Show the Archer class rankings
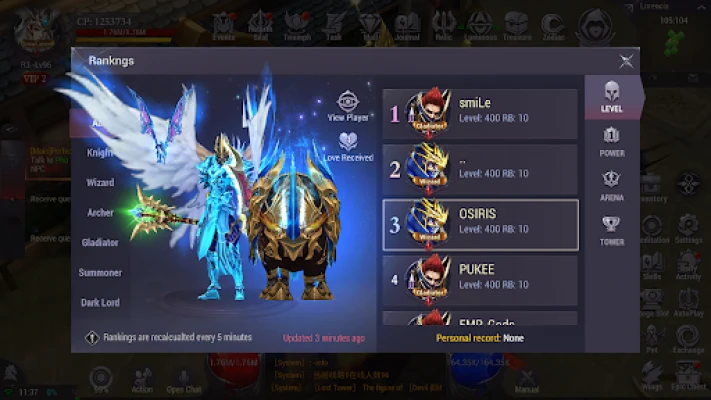 point(101,212)
